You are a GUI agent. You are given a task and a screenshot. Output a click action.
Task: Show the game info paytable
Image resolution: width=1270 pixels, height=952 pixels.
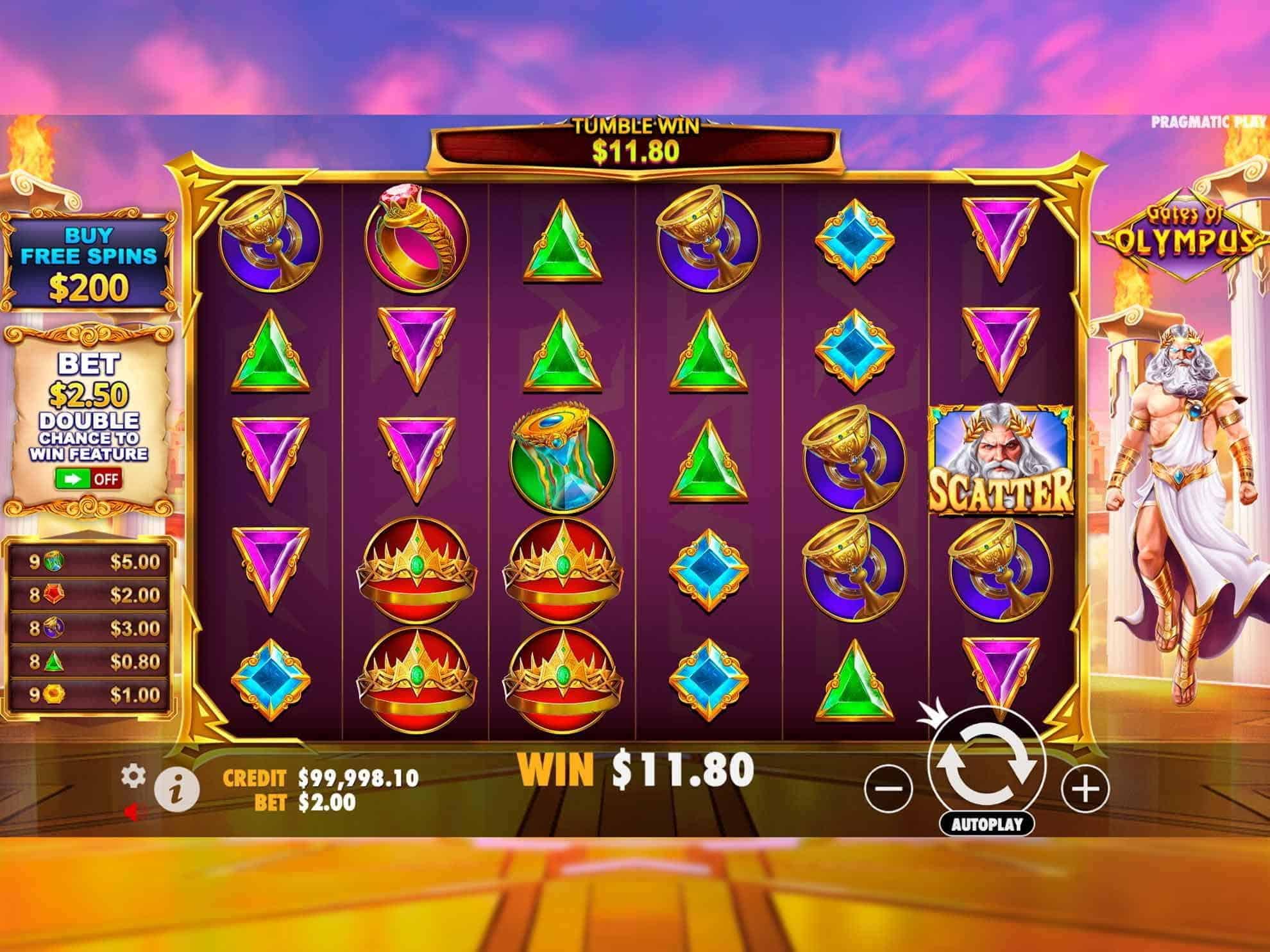(x=177, y=788)
